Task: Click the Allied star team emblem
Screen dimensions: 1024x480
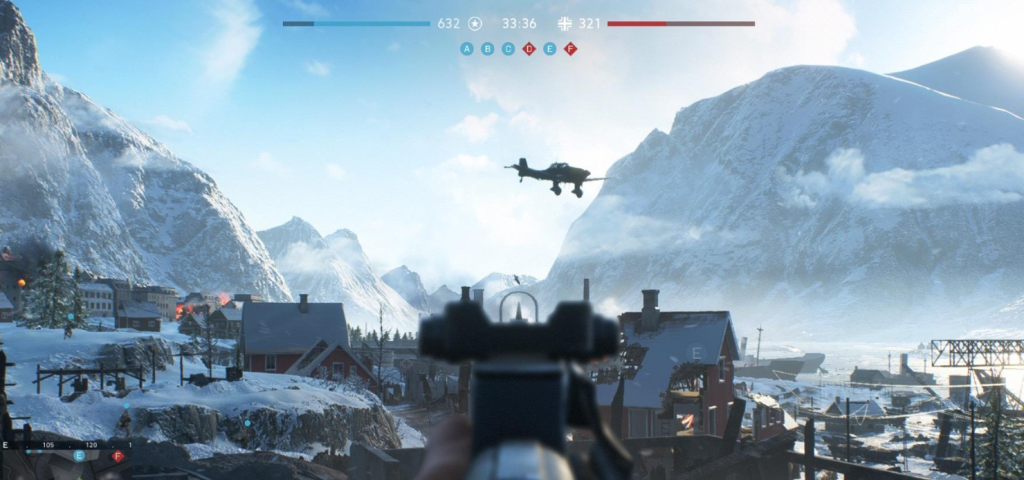Action: tap(475, 23)
